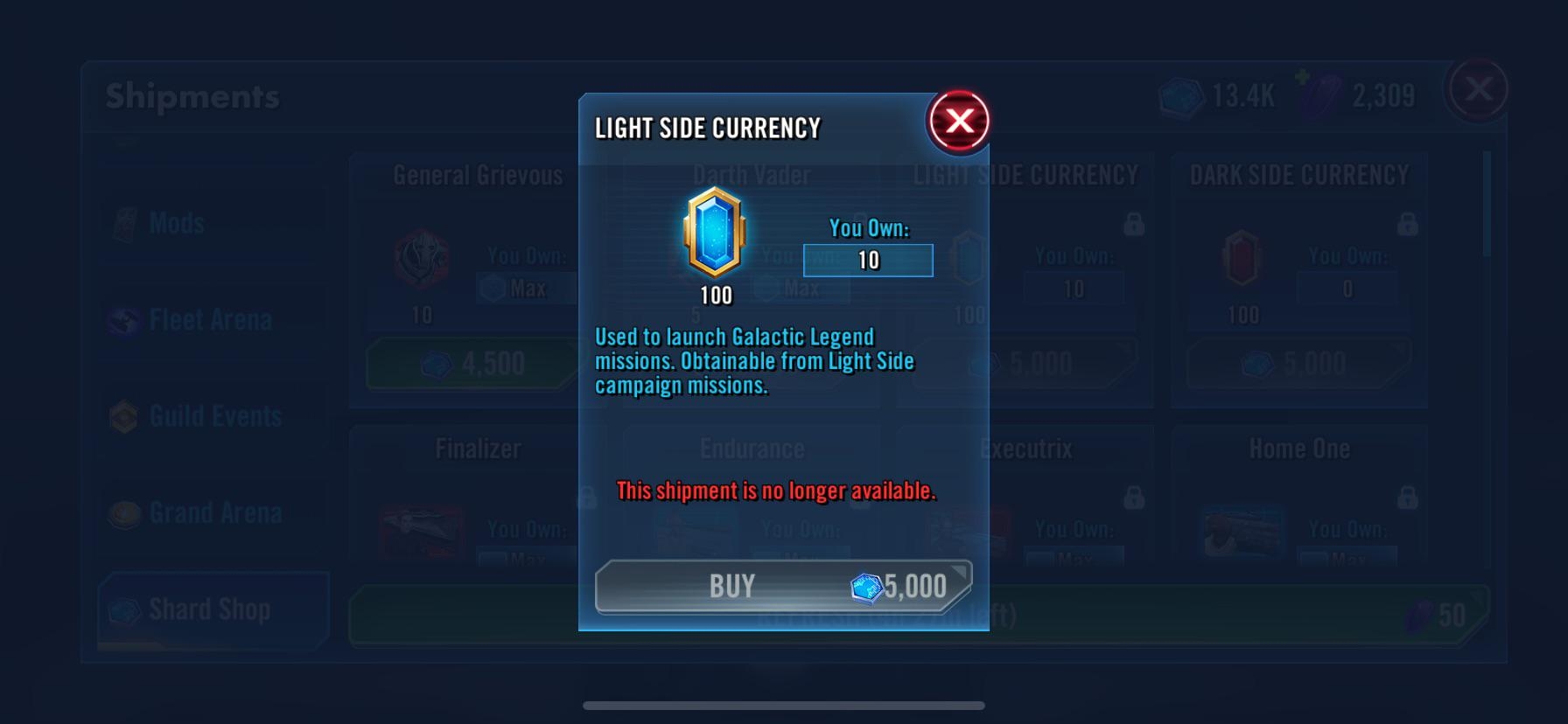Select the Shard Shop sidebar icon
Image resolution: width=1568 pixels, height=724 pixels.
[129, 609]
